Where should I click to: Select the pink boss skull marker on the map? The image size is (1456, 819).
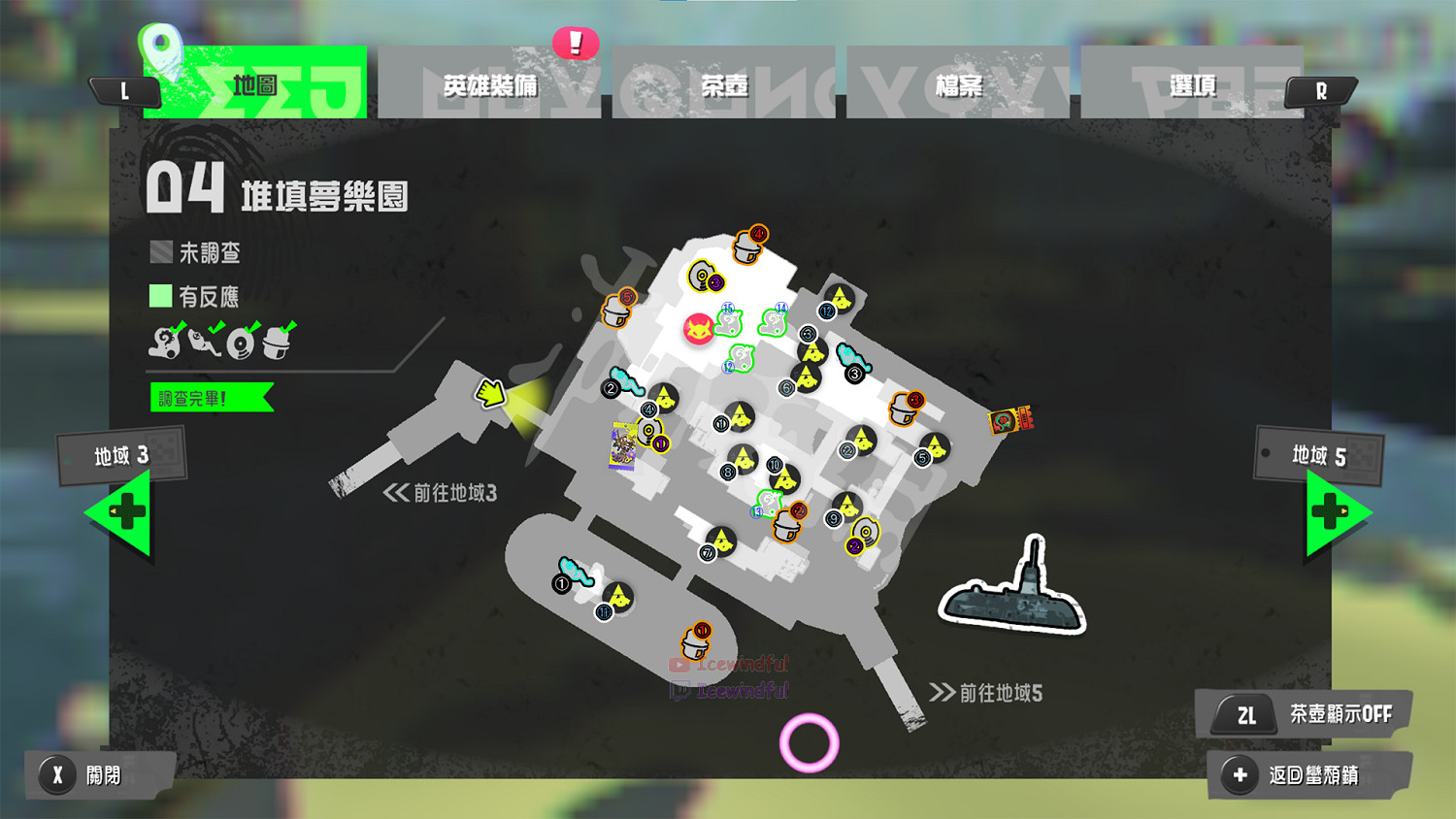[699, 327]
